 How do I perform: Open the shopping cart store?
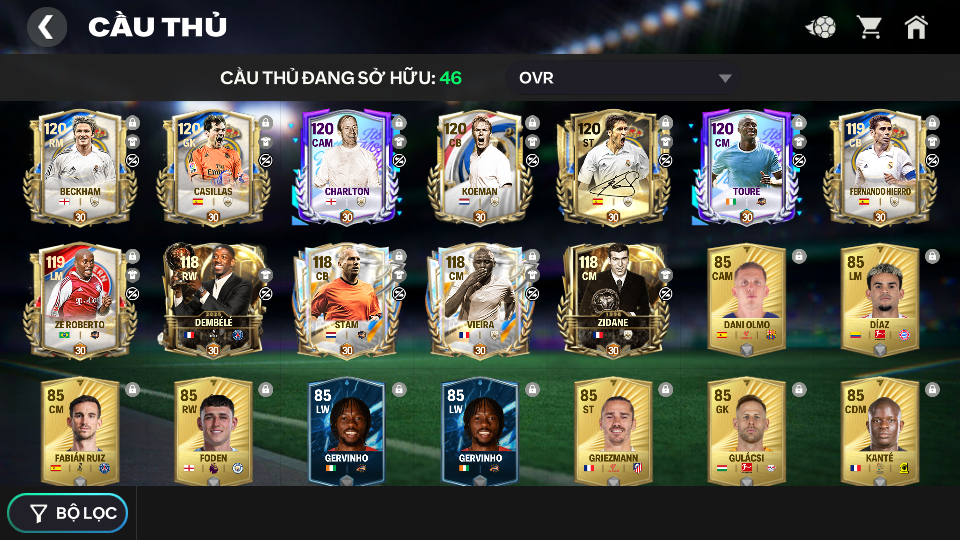pos(869,27)
